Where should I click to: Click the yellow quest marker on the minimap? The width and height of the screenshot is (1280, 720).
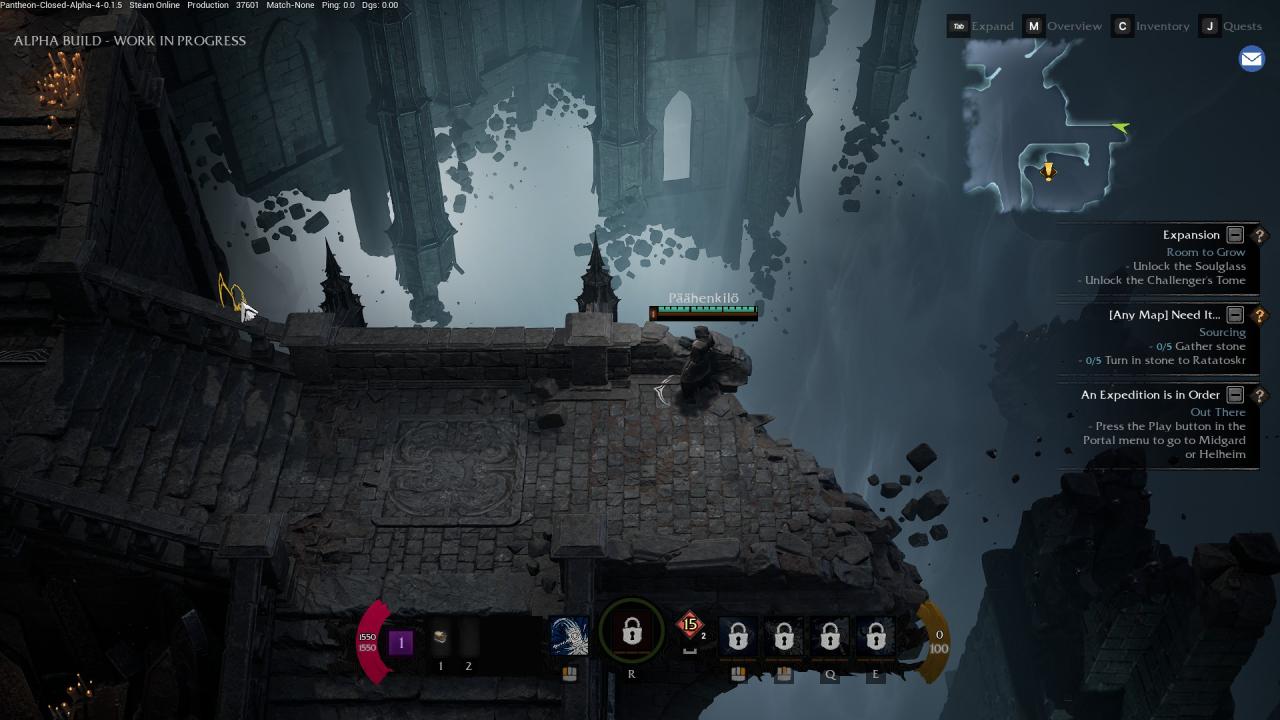tap(1047, 172)
